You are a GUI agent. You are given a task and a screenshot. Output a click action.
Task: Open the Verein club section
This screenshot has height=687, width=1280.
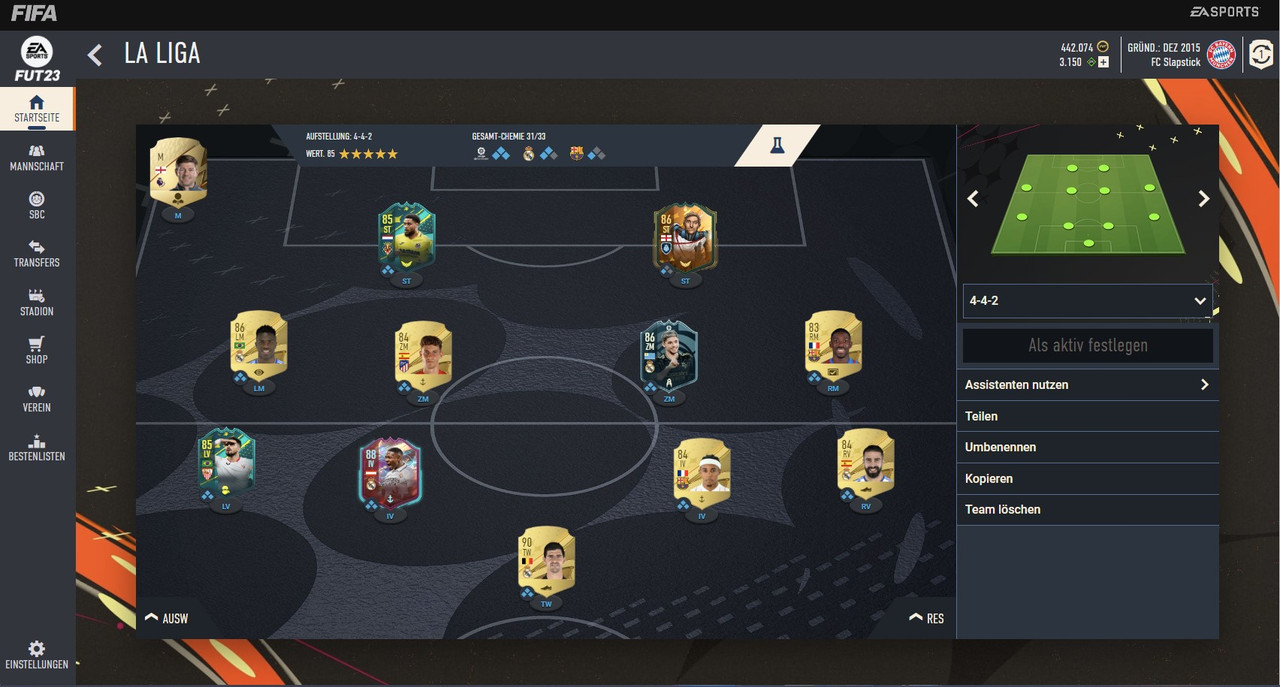(x=36, y=399)
